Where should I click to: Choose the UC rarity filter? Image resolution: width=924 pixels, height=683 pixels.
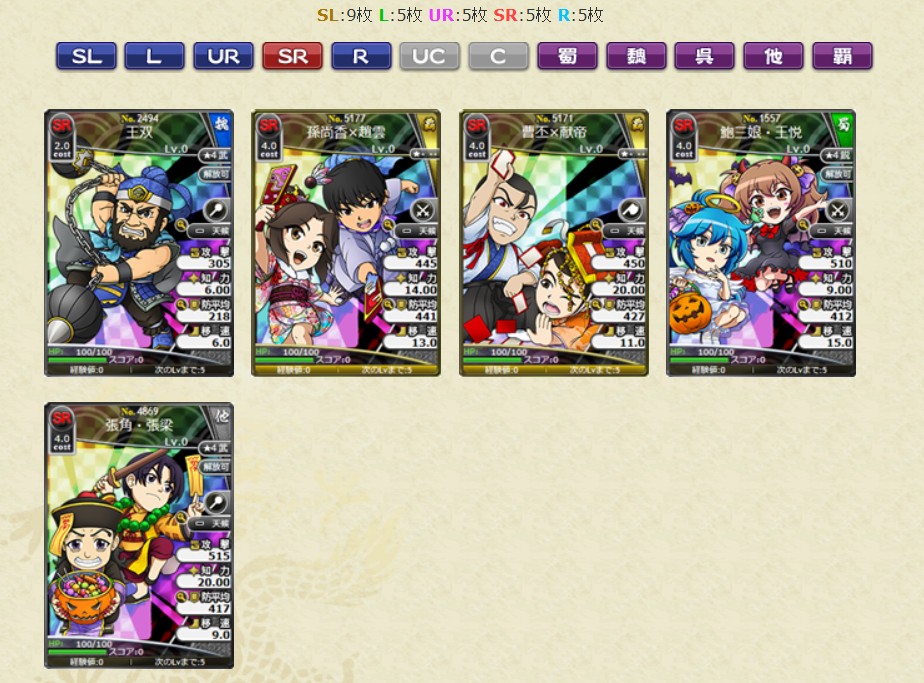pyautogui.click(x=429, y=57)
